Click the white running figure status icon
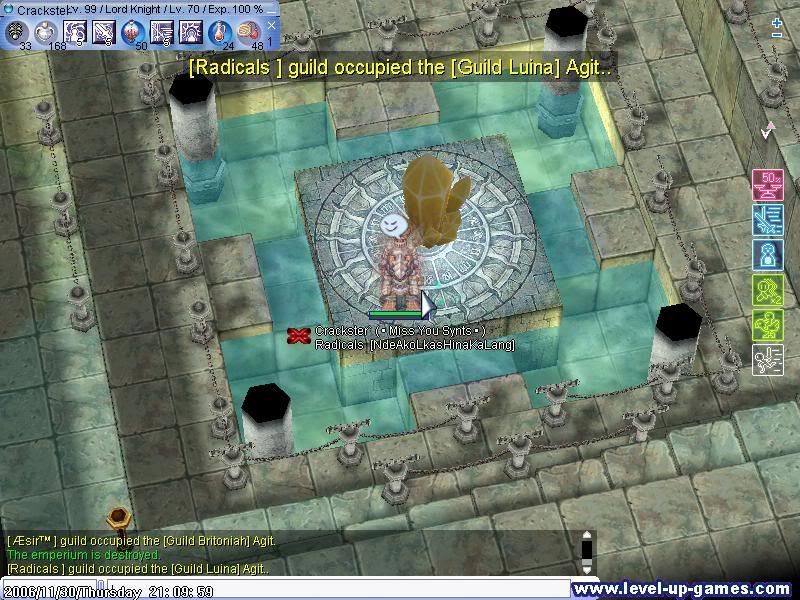Image resolution: width=800 pixels, height=600 pixels. (767, 359)
